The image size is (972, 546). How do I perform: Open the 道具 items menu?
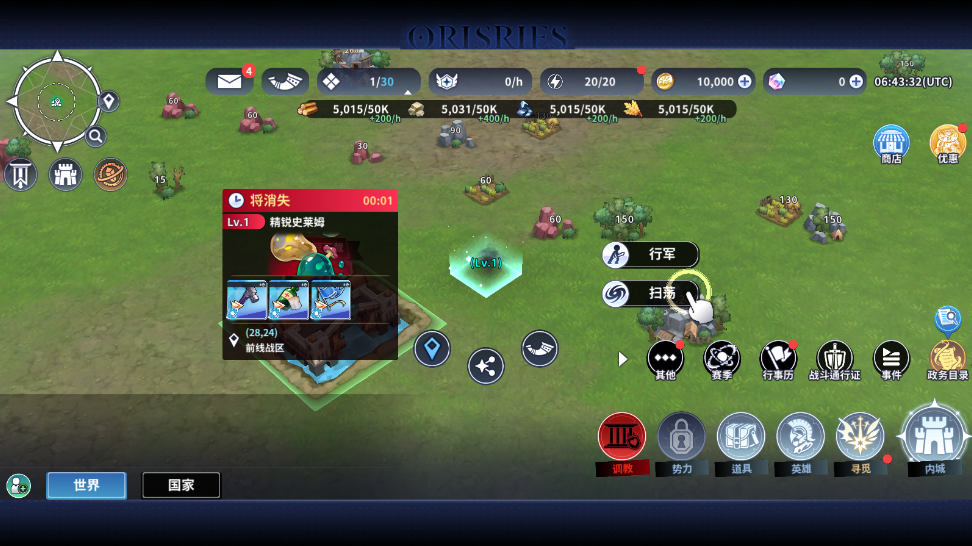741,437
